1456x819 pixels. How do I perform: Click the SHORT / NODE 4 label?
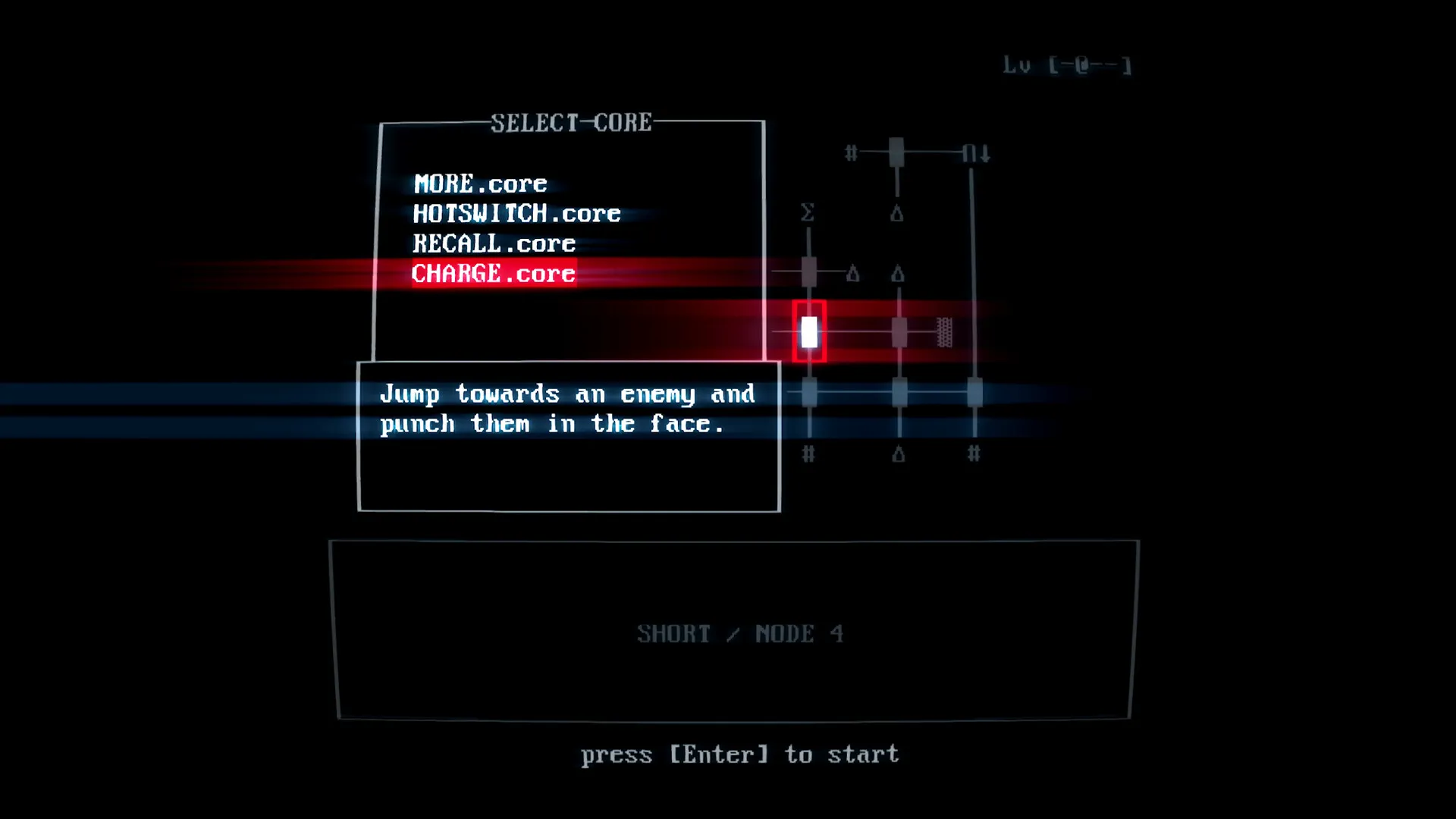click(741, 634)
